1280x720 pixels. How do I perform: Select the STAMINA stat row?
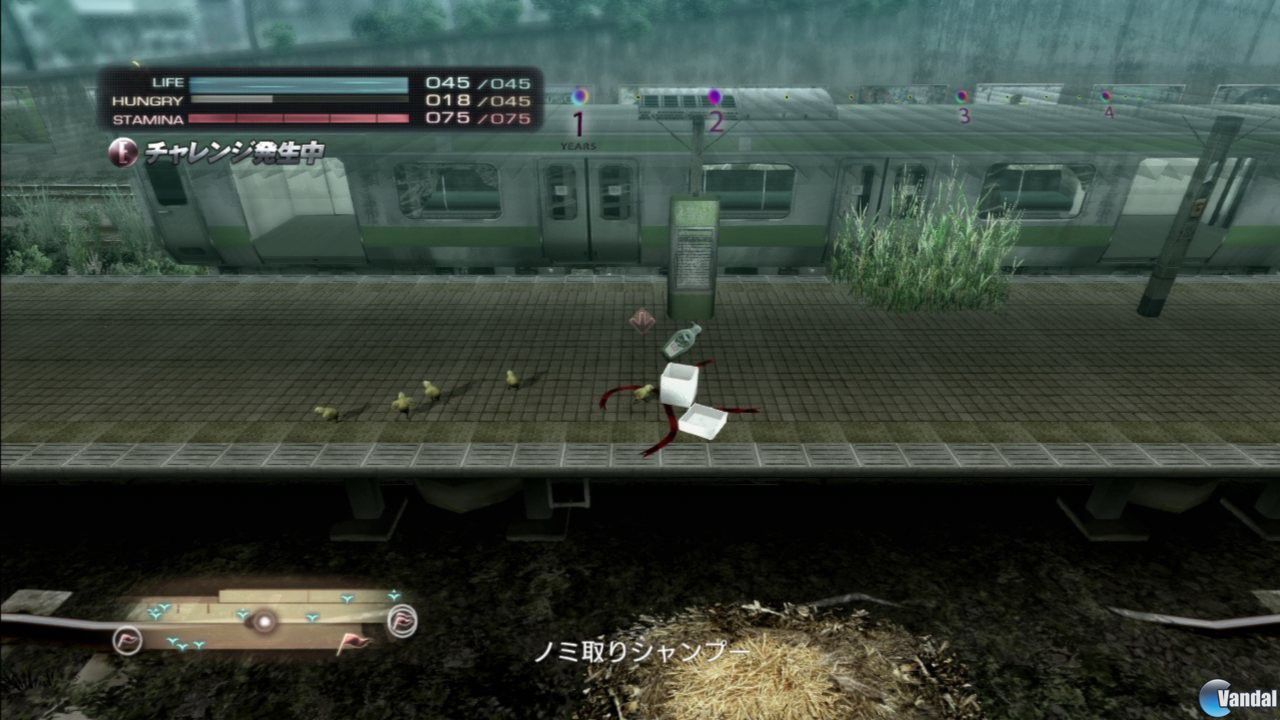pyautogui.click(x=300, y=117)
